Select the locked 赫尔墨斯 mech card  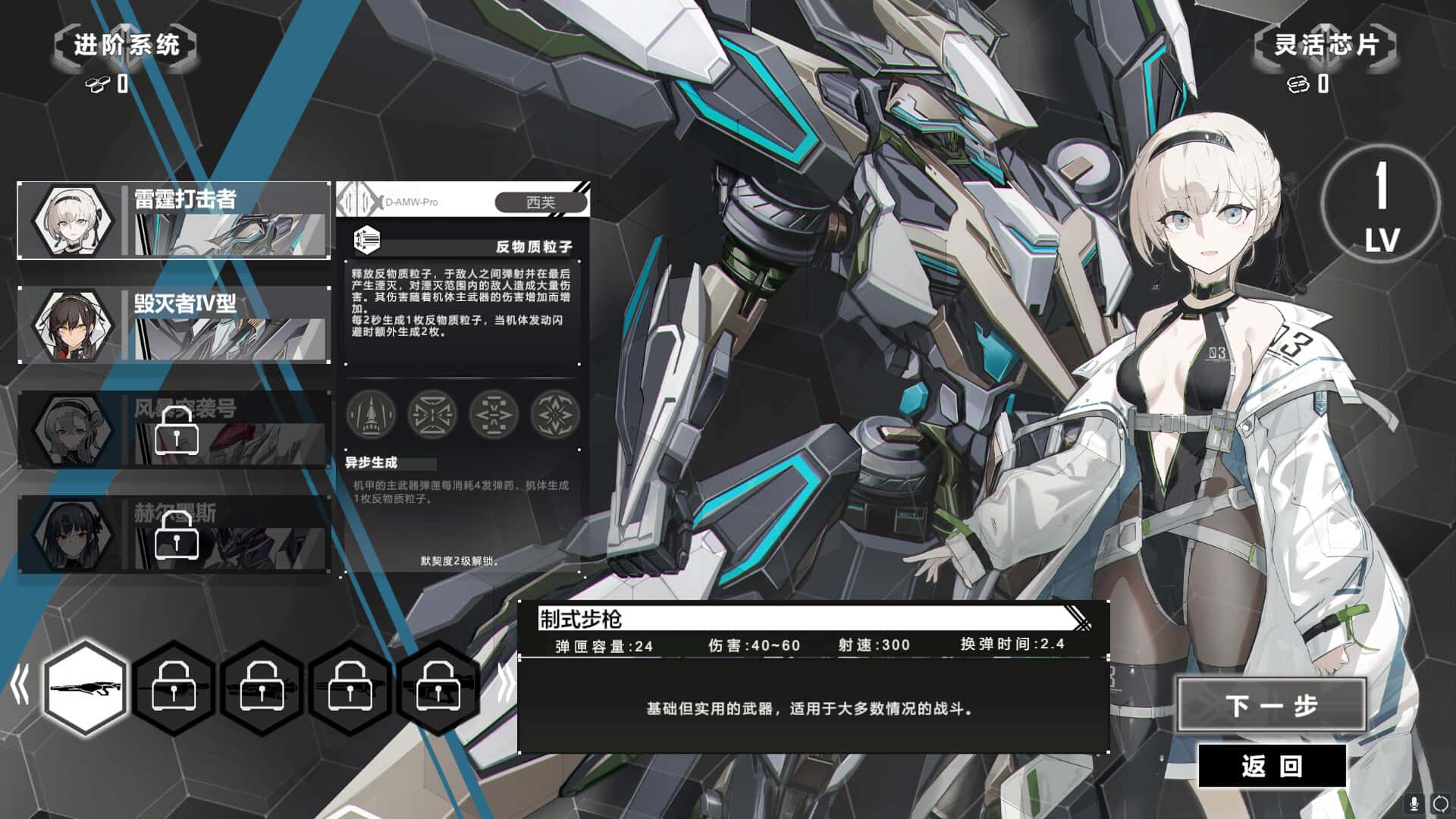point(174,534)
